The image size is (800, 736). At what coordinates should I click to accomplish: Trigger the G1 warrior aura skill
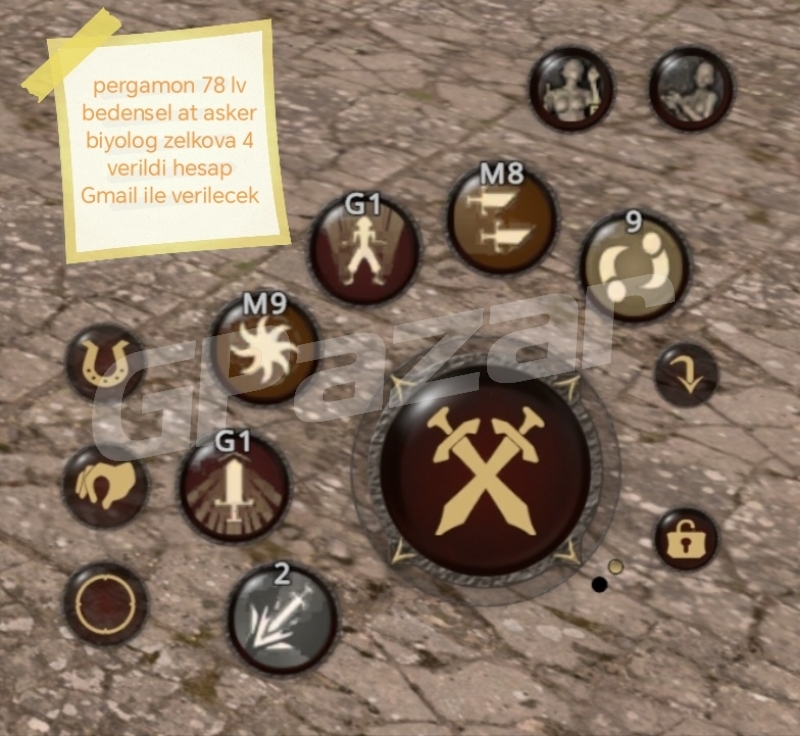tap(364, 250)
